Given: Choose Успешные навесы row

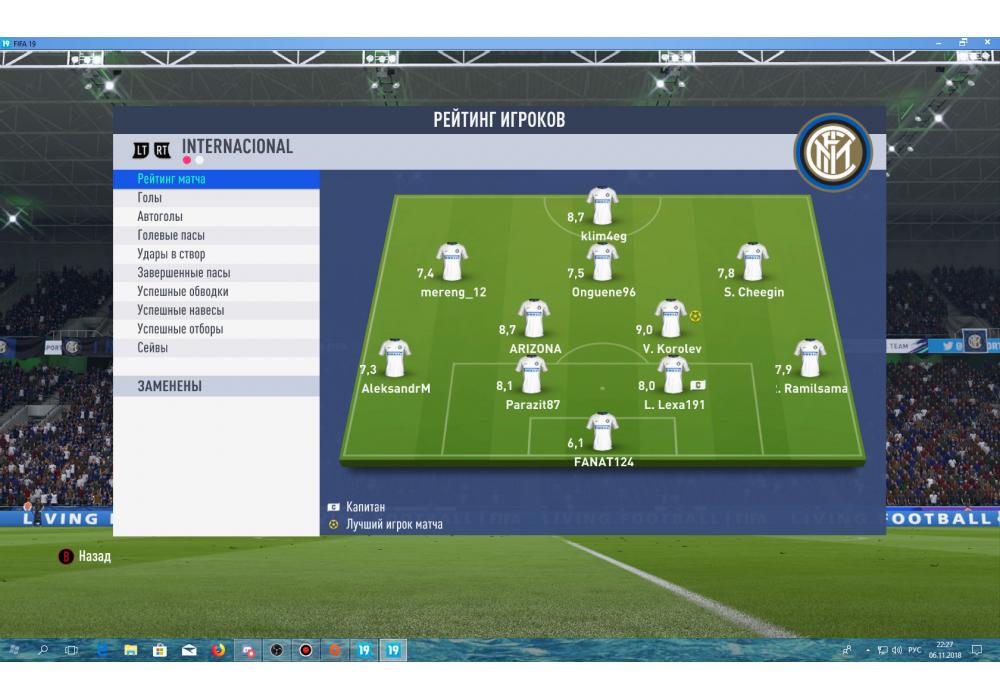Looking at the screenshot, I should tap(181, 311).
